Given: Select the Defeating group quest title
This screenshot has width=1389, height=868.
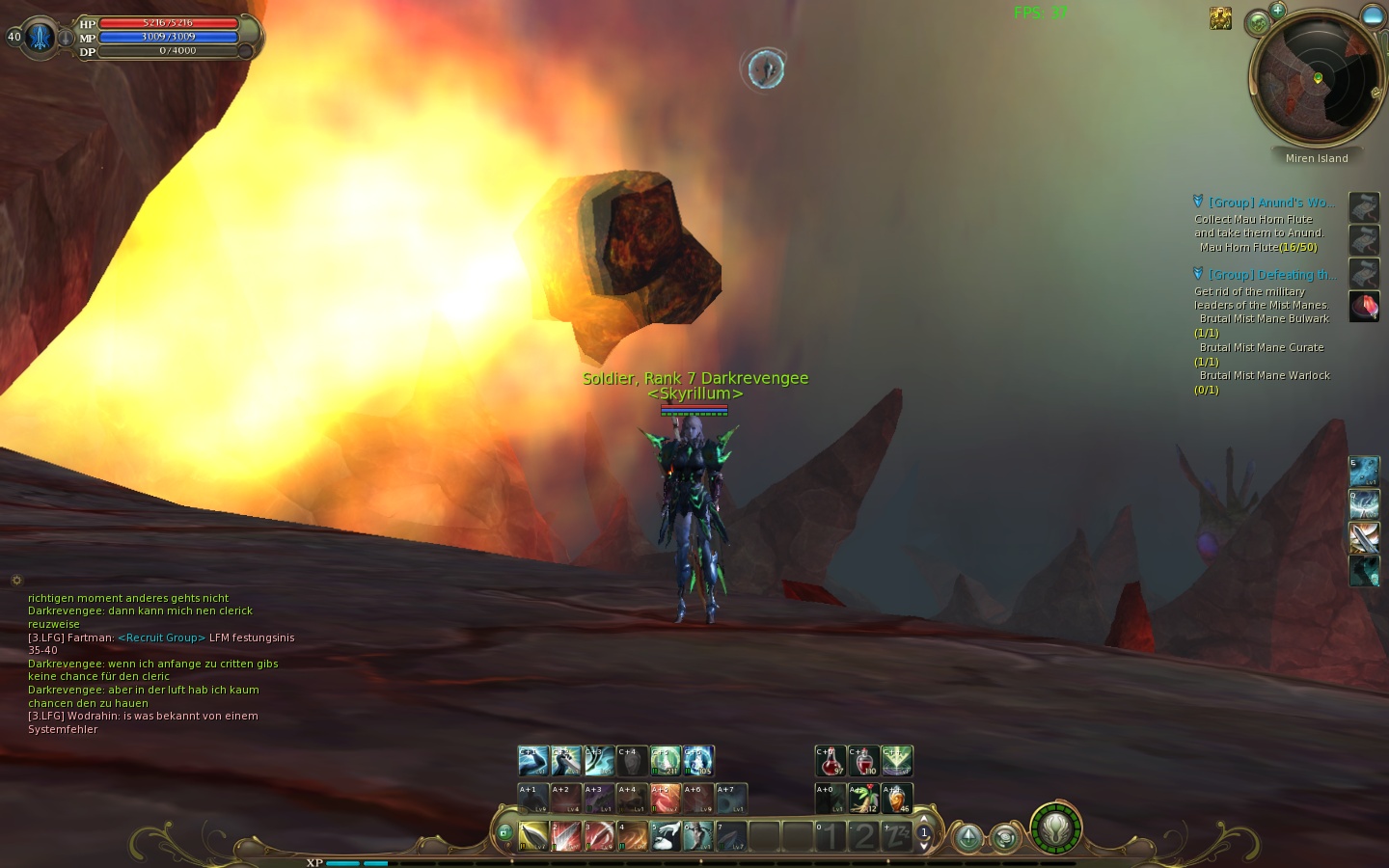Looking at the screenshot, I should [x=1270, y=275].
